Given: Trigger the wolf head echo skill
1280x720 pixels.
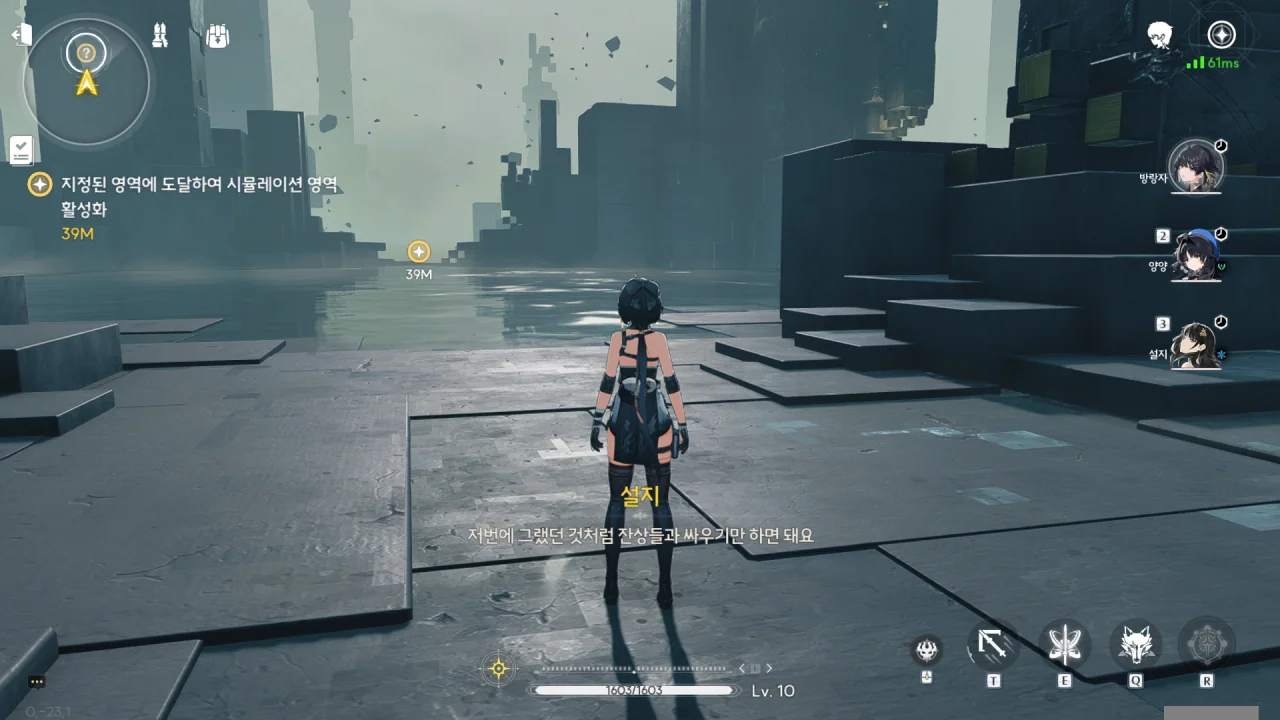Looking at the screenshot, I should [1135, 646].
